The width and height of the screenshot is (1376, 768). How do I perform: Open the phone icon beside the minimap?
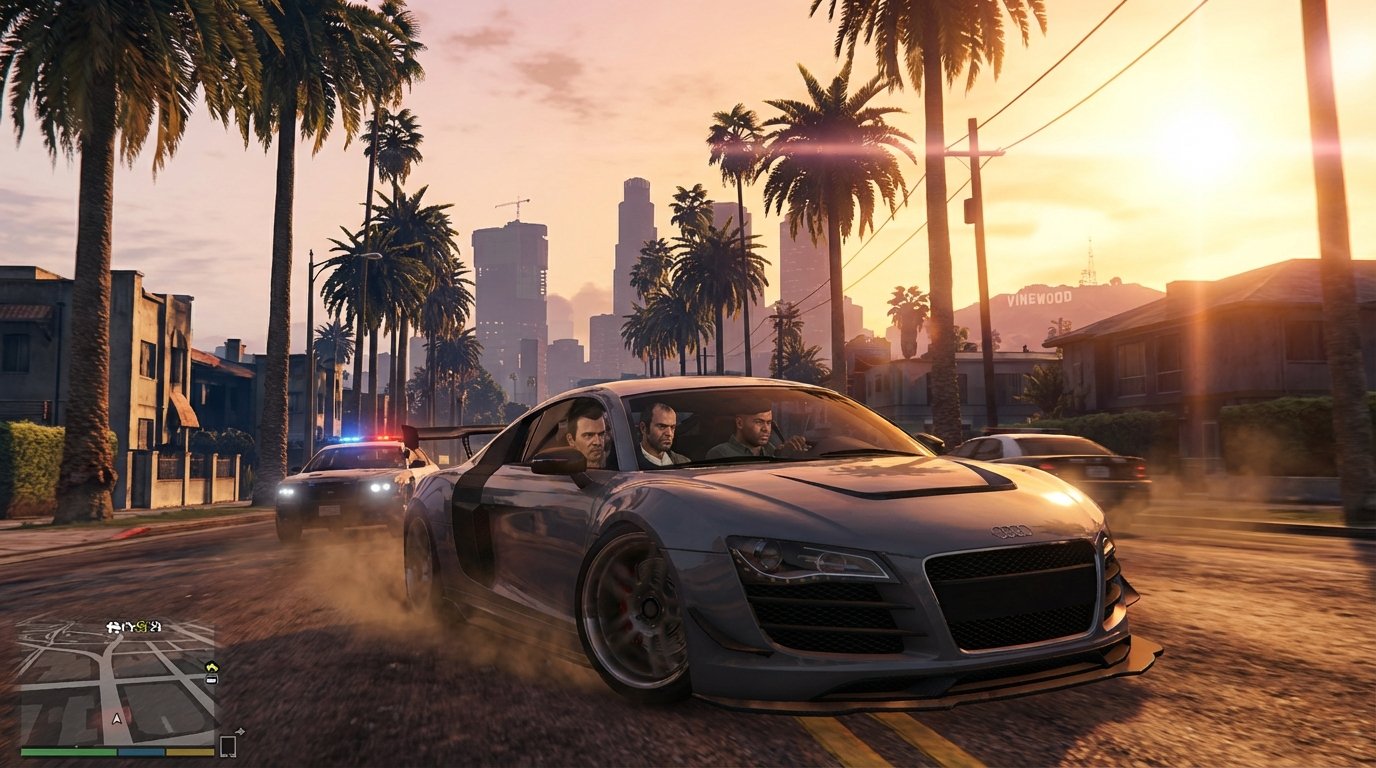coord(227,744)
